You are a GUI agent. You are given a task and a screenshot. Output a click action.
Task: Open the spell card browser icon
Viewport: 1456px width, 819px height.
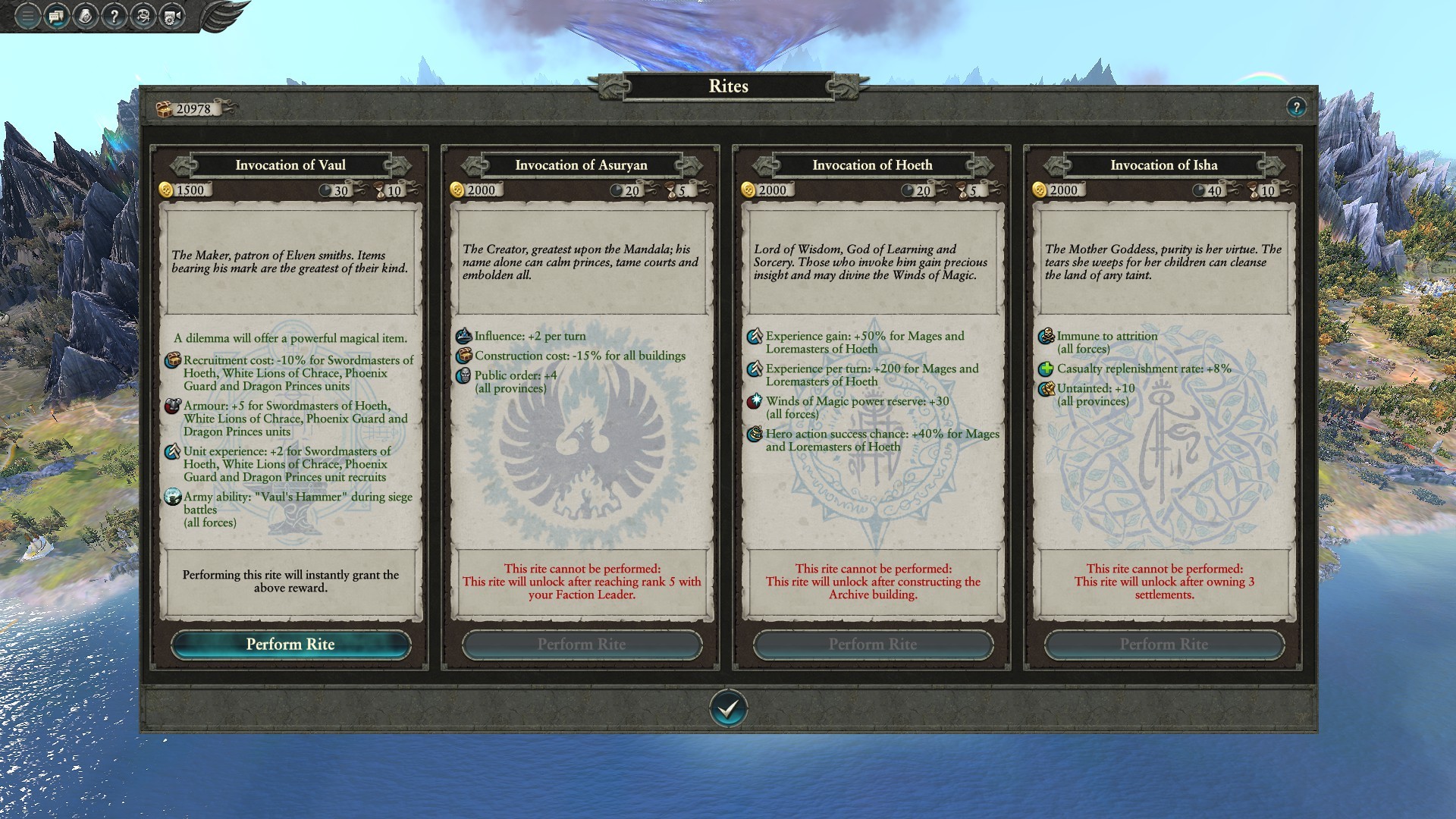[x=85, y=16]
